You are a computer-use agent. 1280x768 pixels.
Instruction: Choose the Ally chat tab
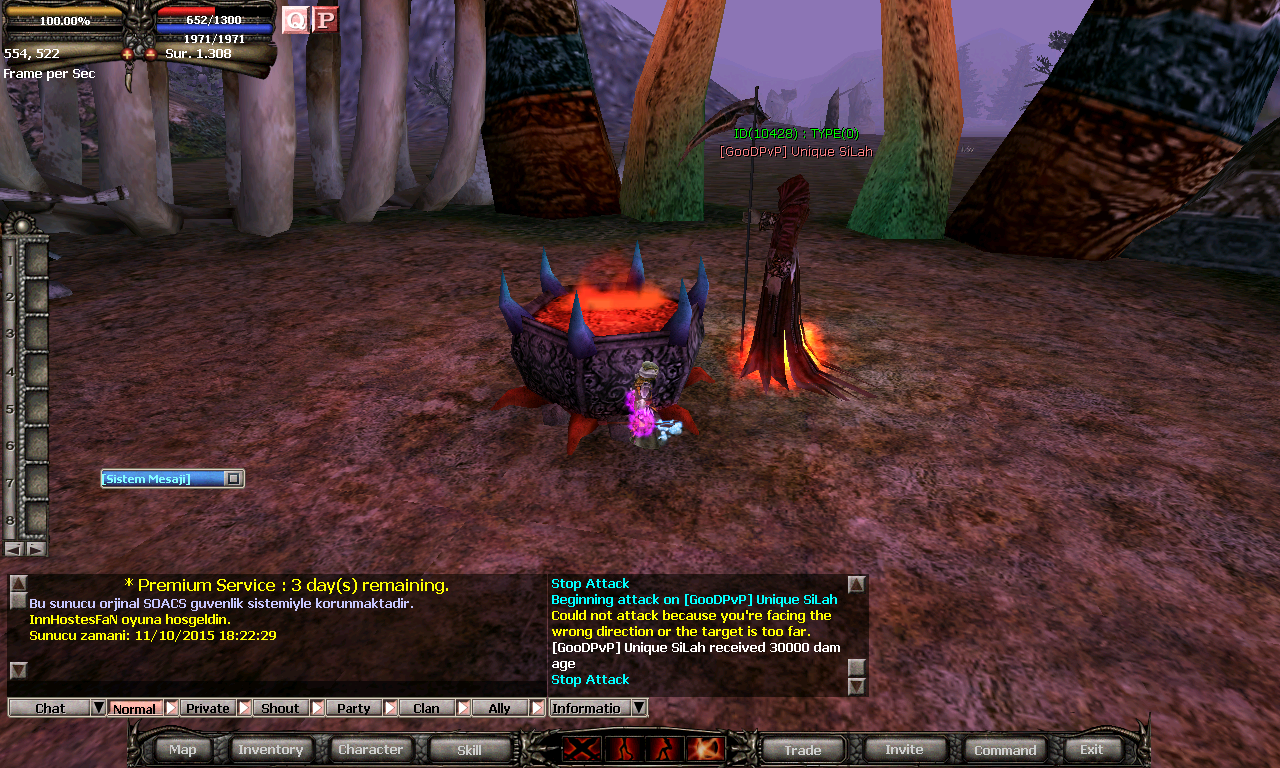(x=499, y=708)
